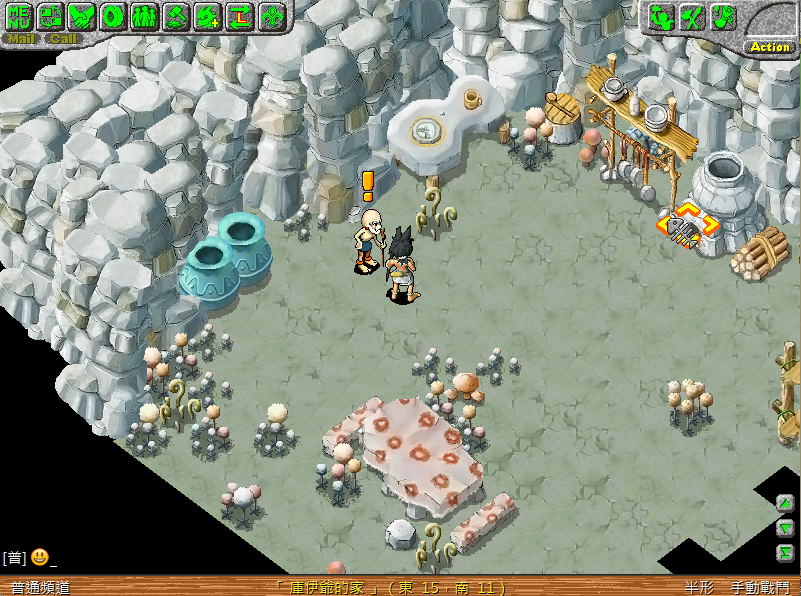Open the Mail button

click(x=21, y=39)
